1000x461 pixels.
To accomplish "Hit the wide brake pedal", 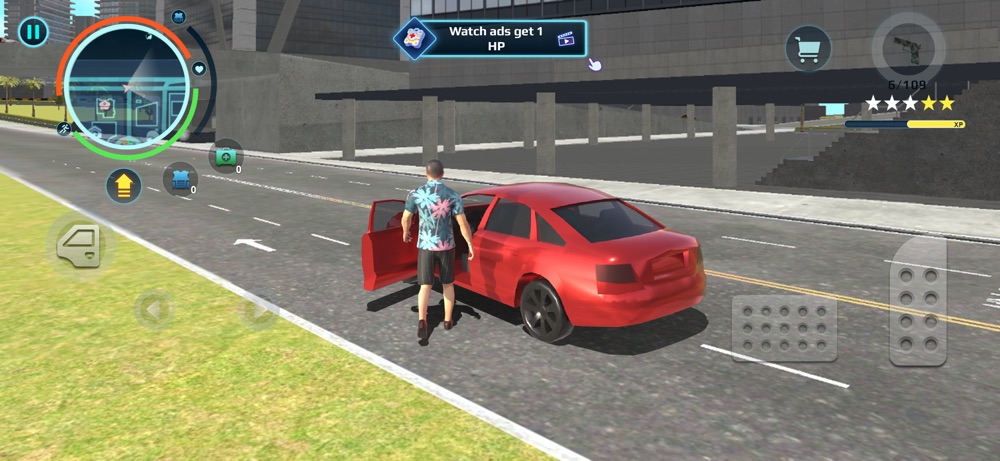I will point(784,328).
